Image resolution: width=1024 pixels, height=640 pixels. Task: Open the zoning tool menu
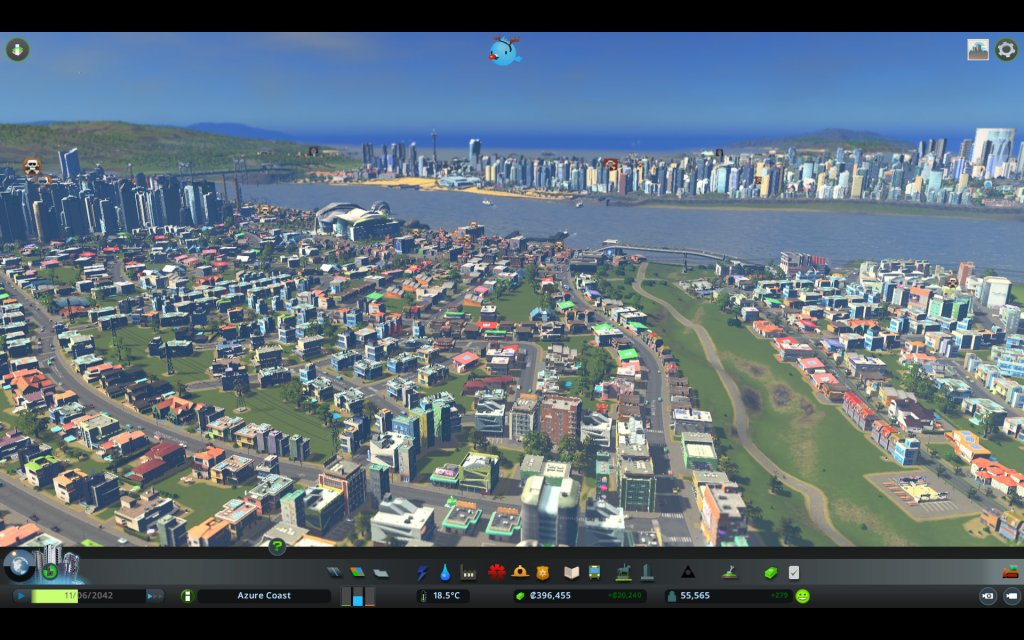point(357,573)
